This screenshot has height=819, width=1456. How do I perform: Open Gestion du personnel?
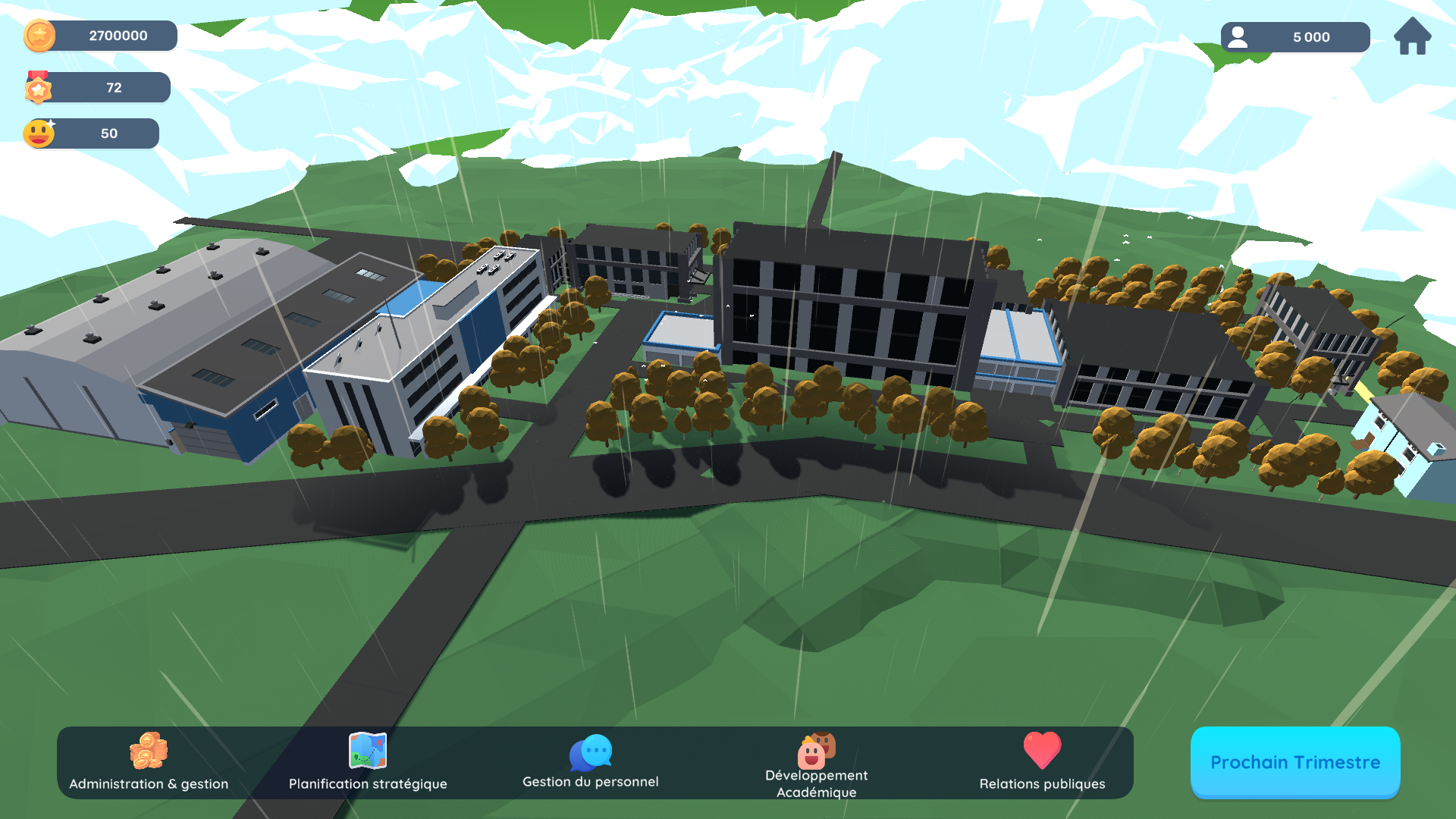pyautogui.click(x=591, y=762)
